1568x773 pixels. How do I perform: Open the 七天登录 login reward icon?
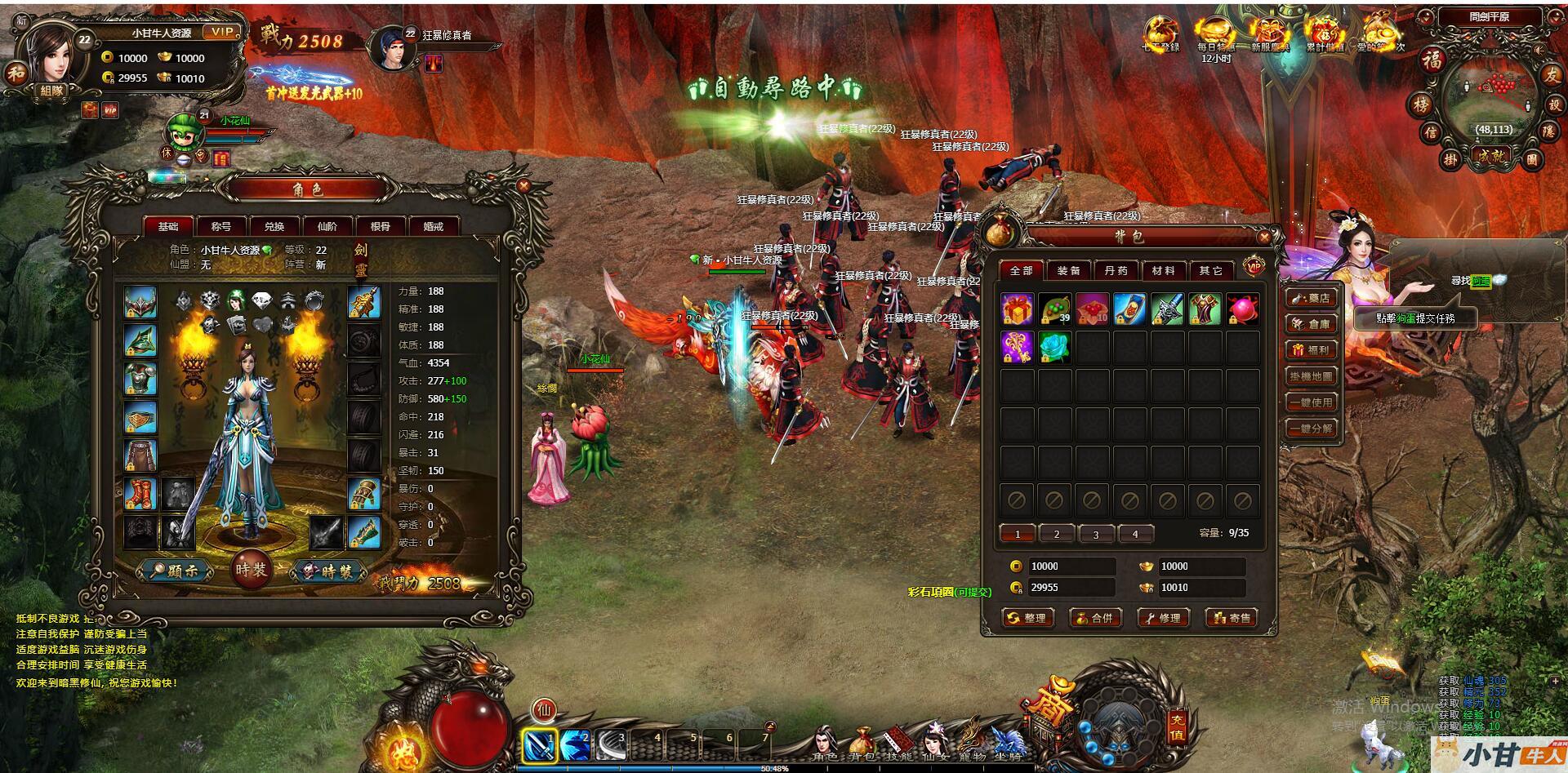[x=1160, y=34]
